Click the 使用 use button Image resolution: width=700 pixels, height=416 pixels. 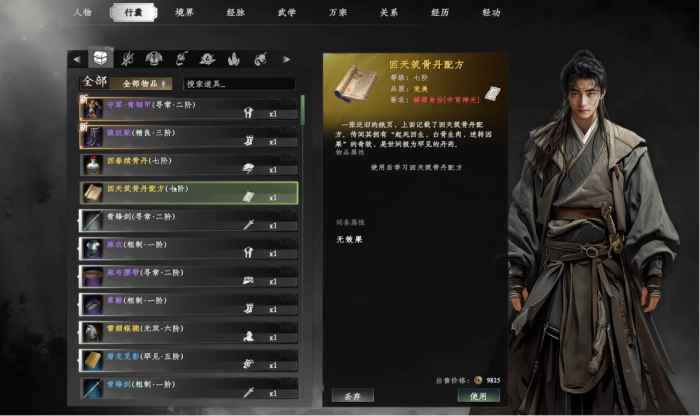click(478, 396)
